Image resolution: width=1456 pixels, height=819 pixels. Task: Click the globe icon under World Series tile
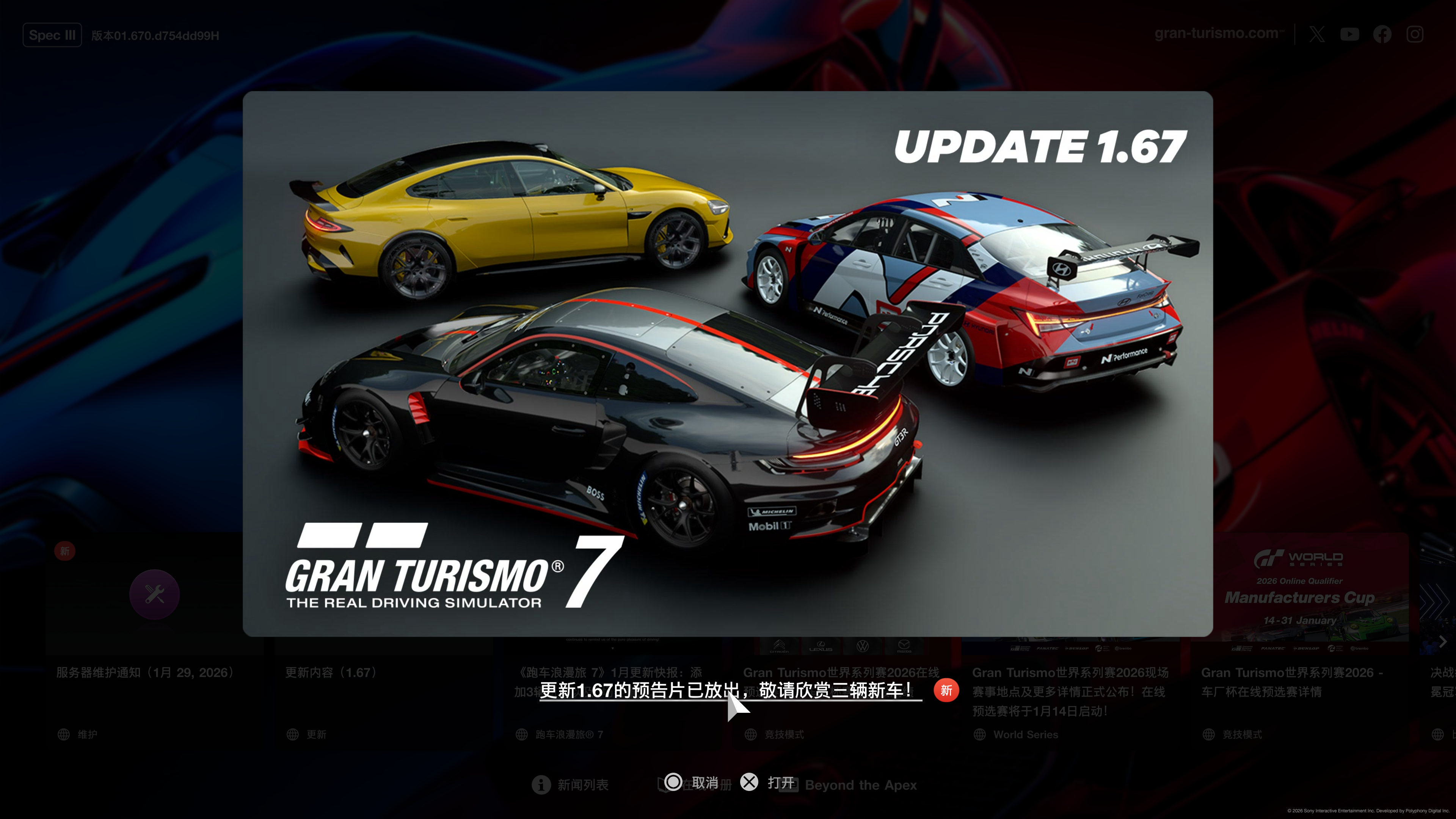[x=979, y=734]
